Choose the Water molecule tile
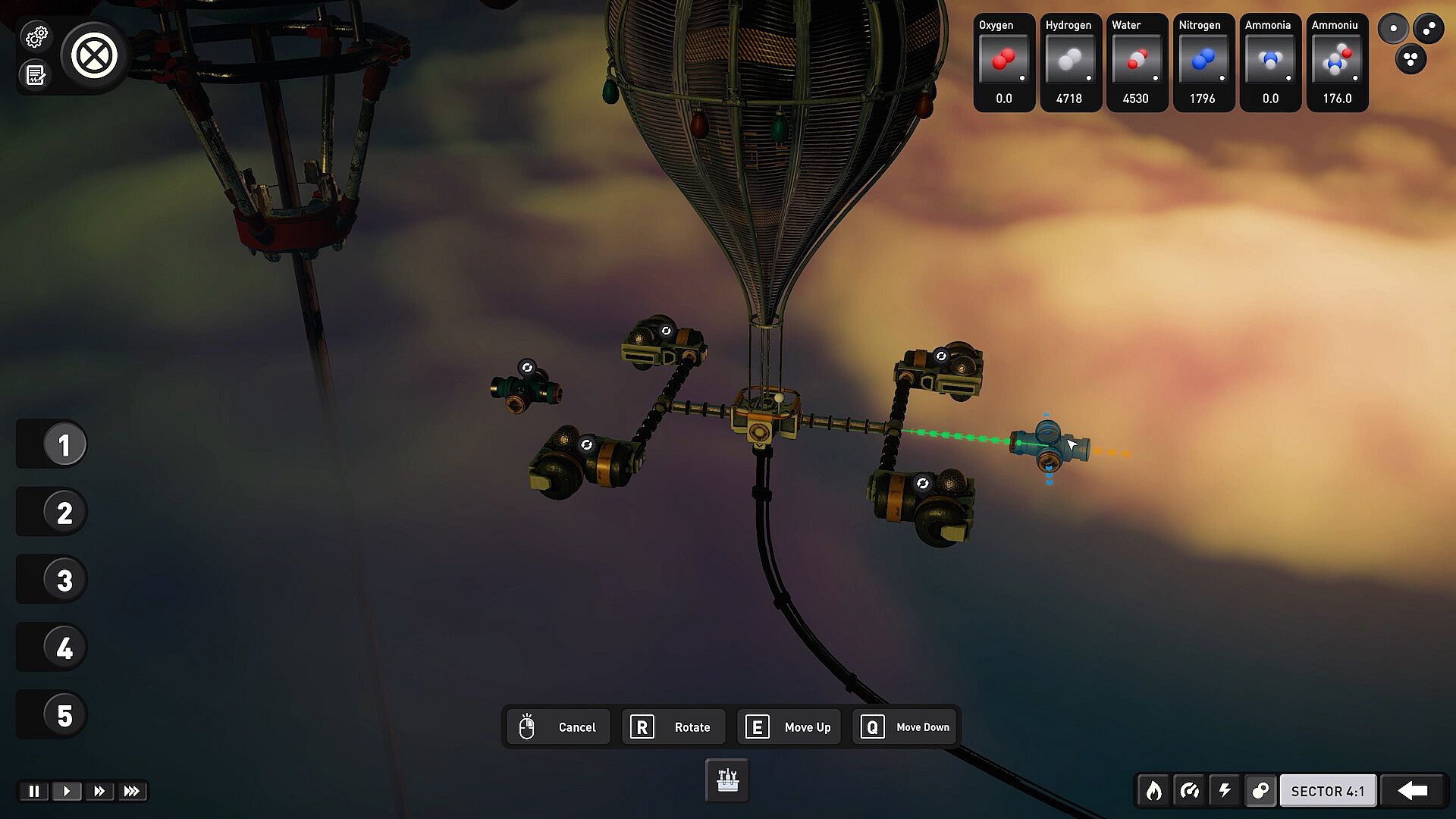 [x=1136, y=62]
